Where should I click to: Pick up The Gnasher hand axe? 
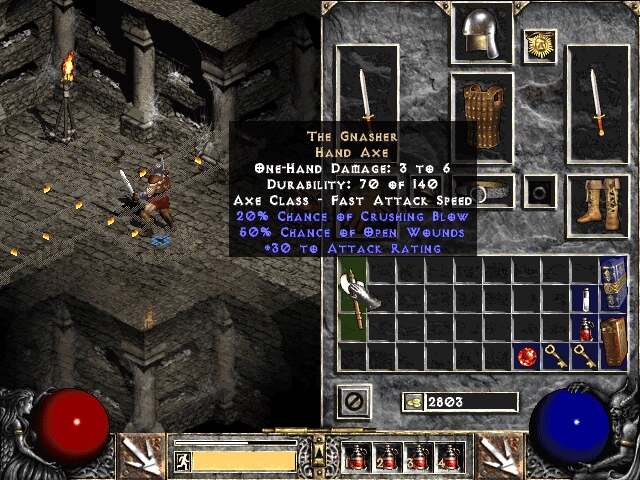point(355,300)
